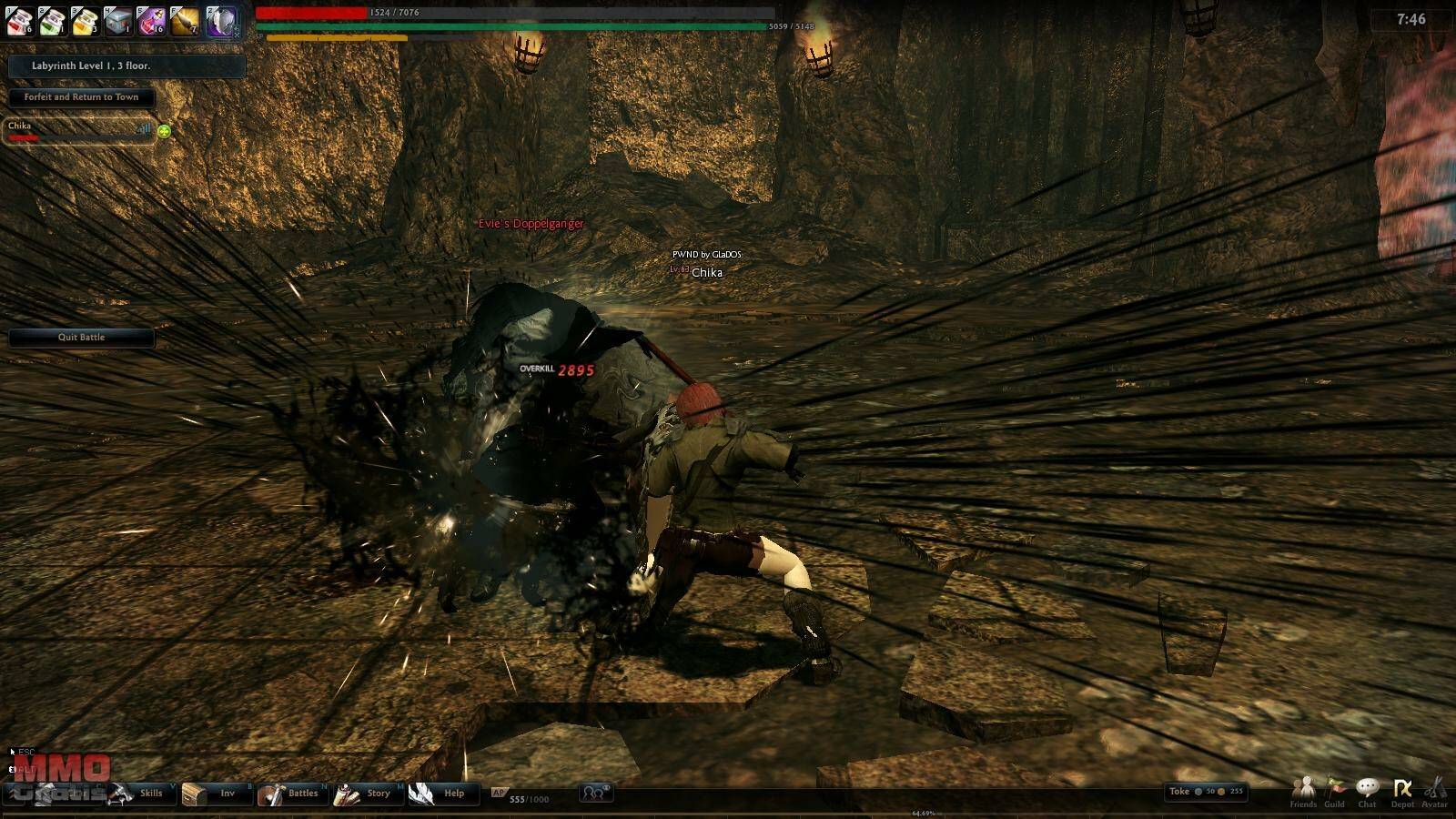This screenshot has height=819, width=1456.
Task: Open the Inv inventory chest
Action: (x=215, y=794)
